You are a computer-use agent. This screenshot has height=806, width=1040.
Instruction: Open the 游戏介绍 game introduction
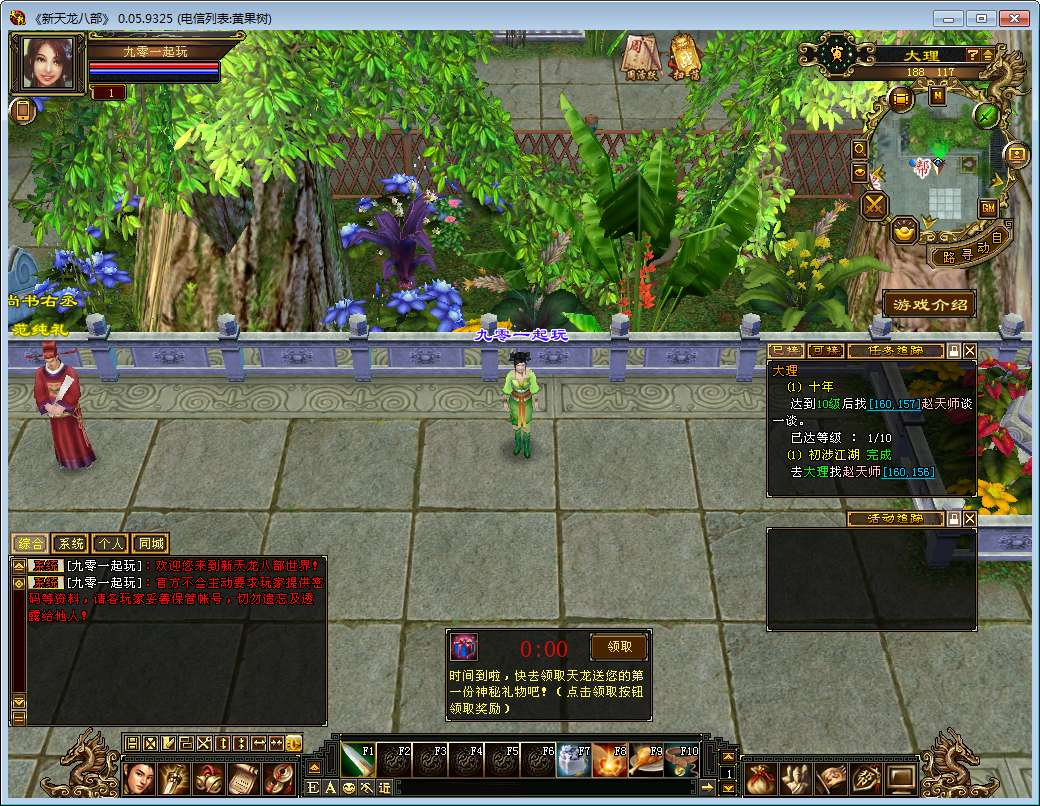point(929,304)
